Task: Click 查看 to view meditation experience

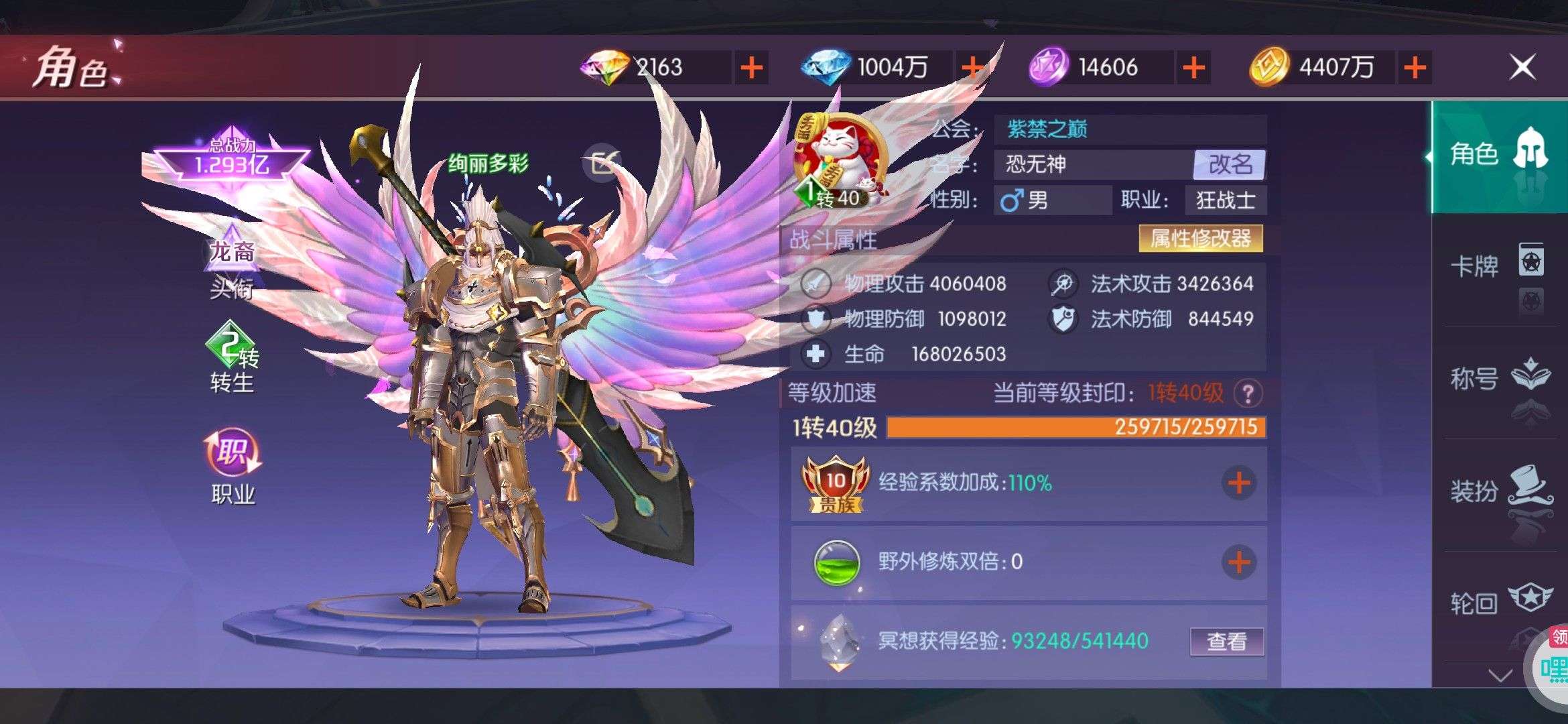Action: click(x=1227, y=642)
